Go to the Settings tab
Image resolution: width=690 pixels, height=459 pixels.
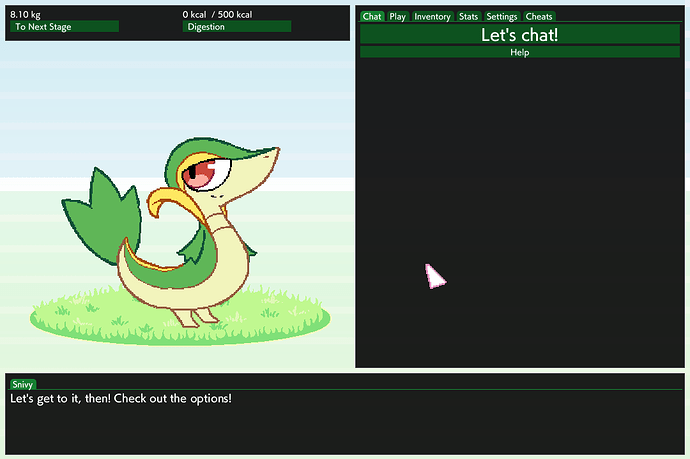click(502, 17)
